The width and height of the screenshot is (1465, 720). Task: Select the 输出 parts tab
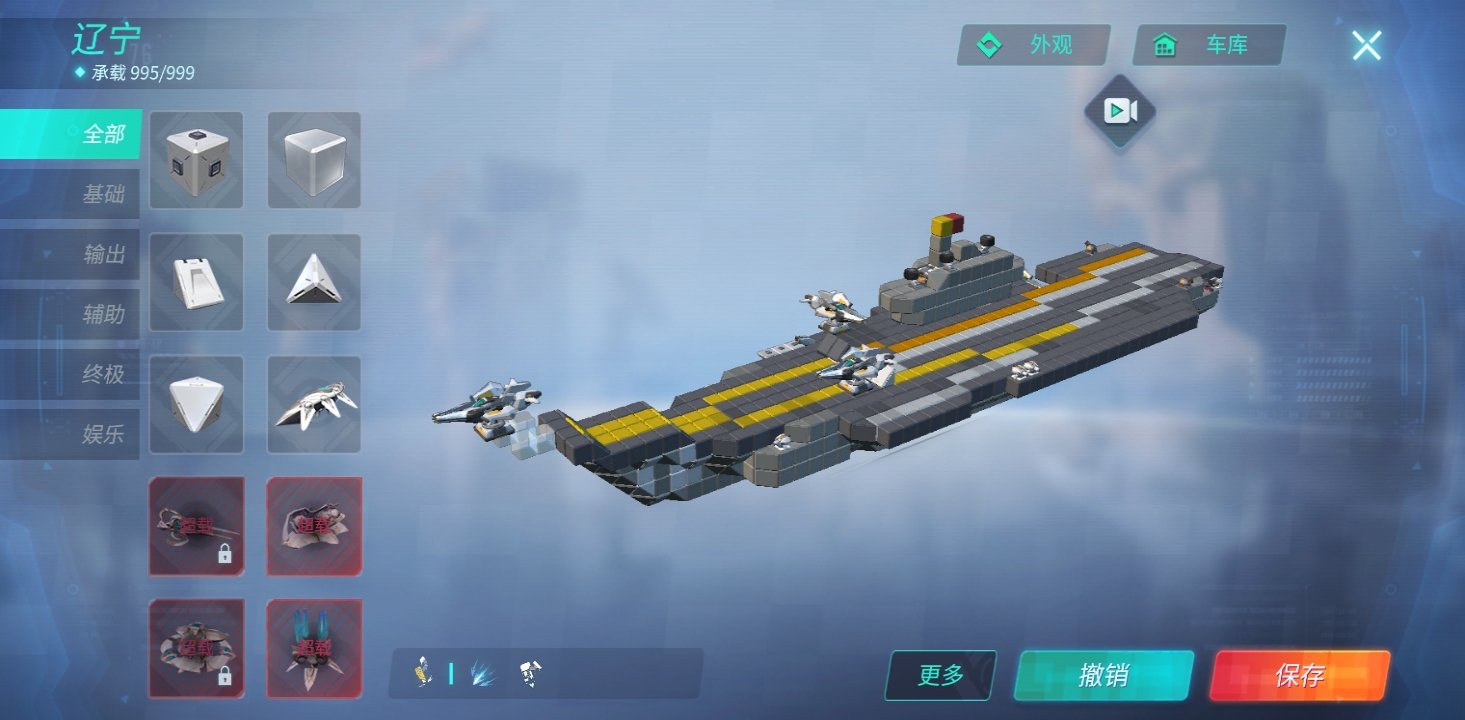(x=72, y=254)
